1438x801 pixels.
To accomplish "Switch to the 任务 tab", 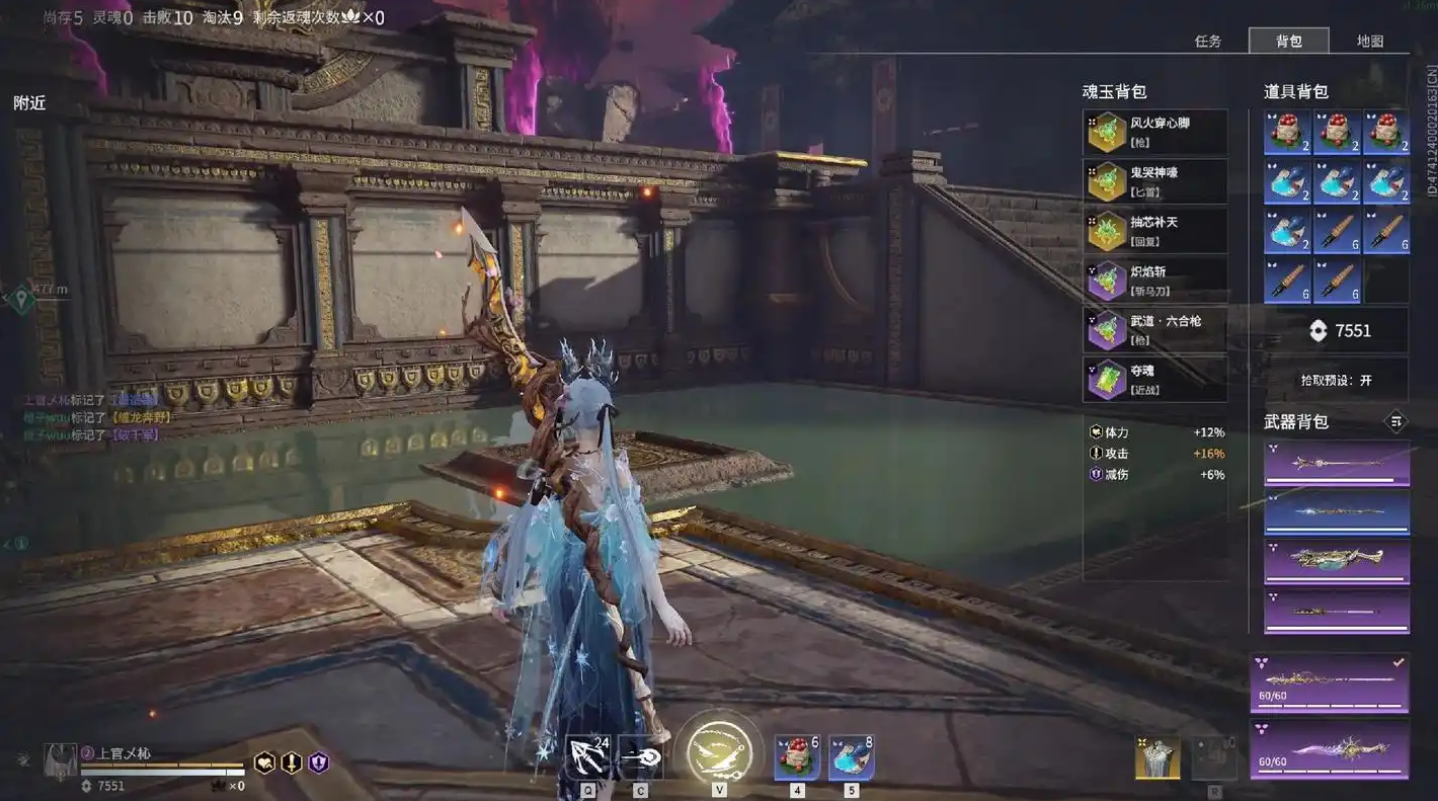I will [1208, 41].
